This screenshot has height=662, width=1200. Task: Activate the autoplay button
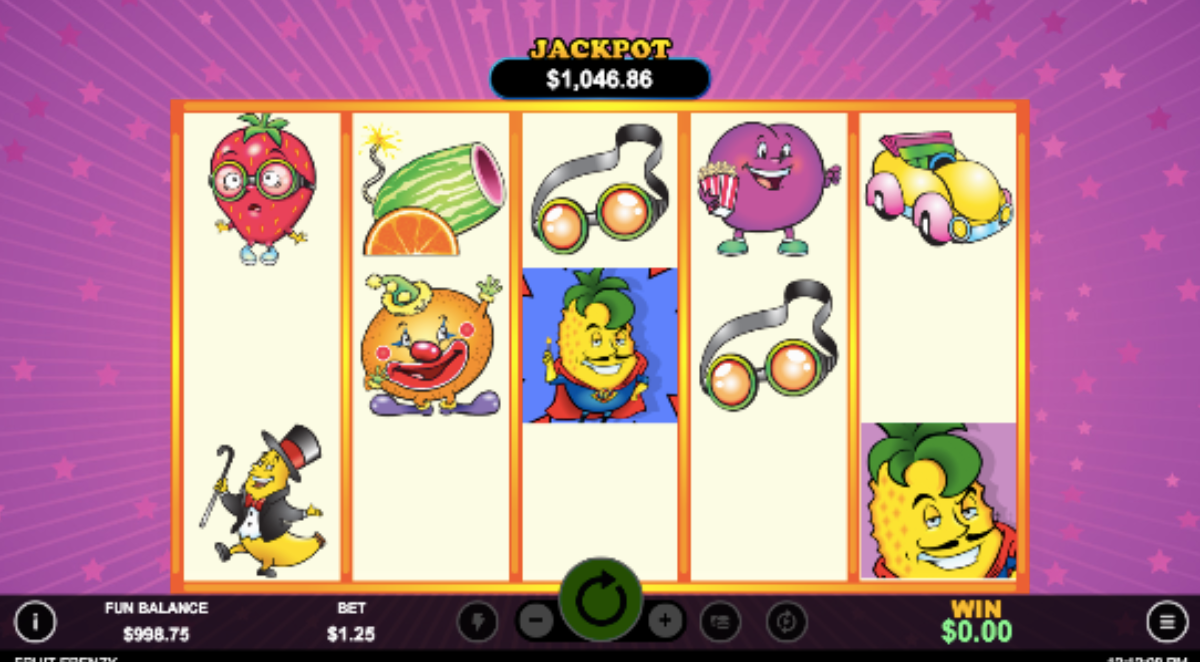click(786, 622)
